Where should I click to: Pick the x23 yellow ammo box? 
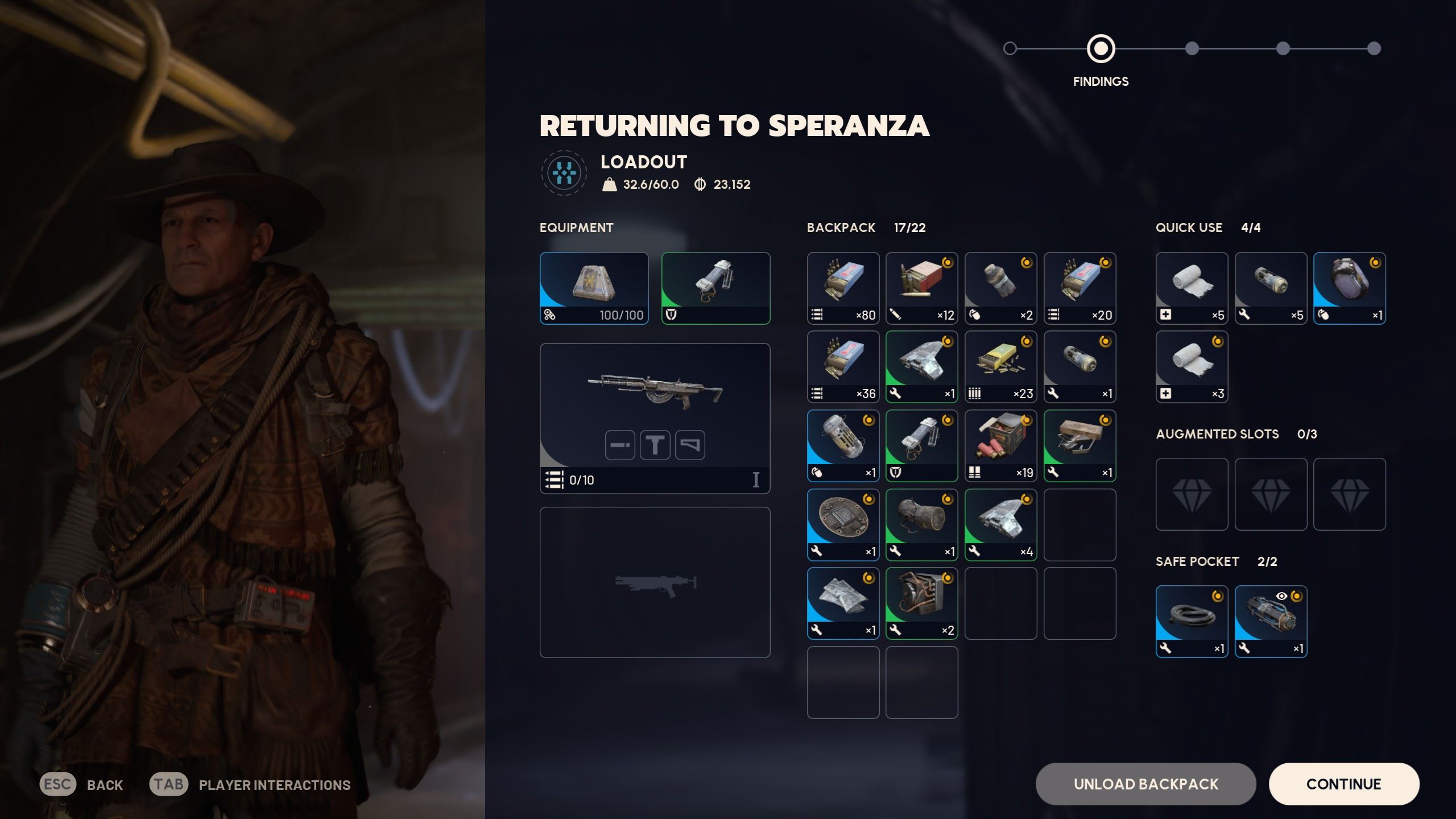tap(1000, 367)
